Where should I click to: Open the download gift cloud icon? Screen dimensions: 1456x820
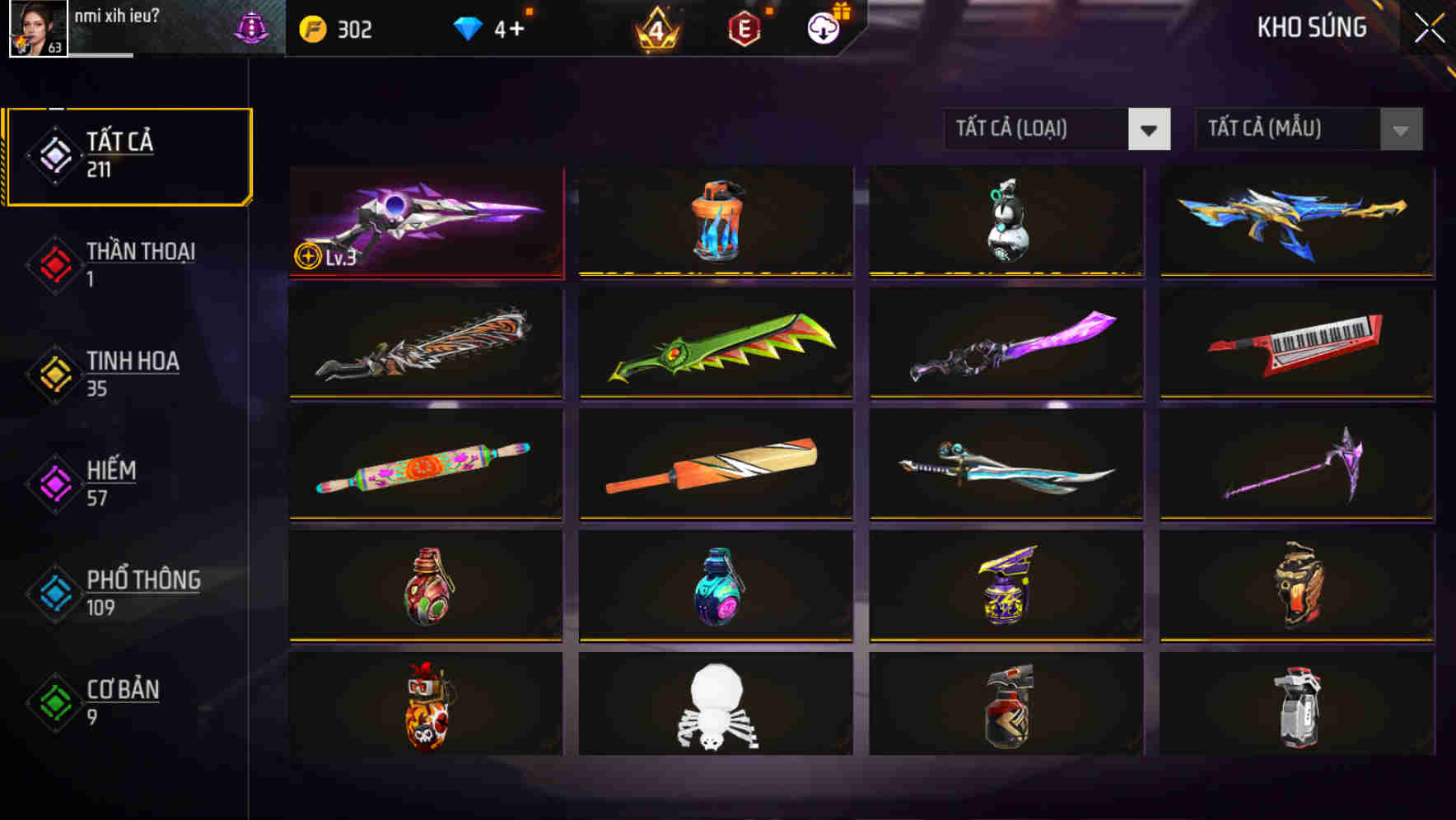pyautogui.click(x=824, y=28)
